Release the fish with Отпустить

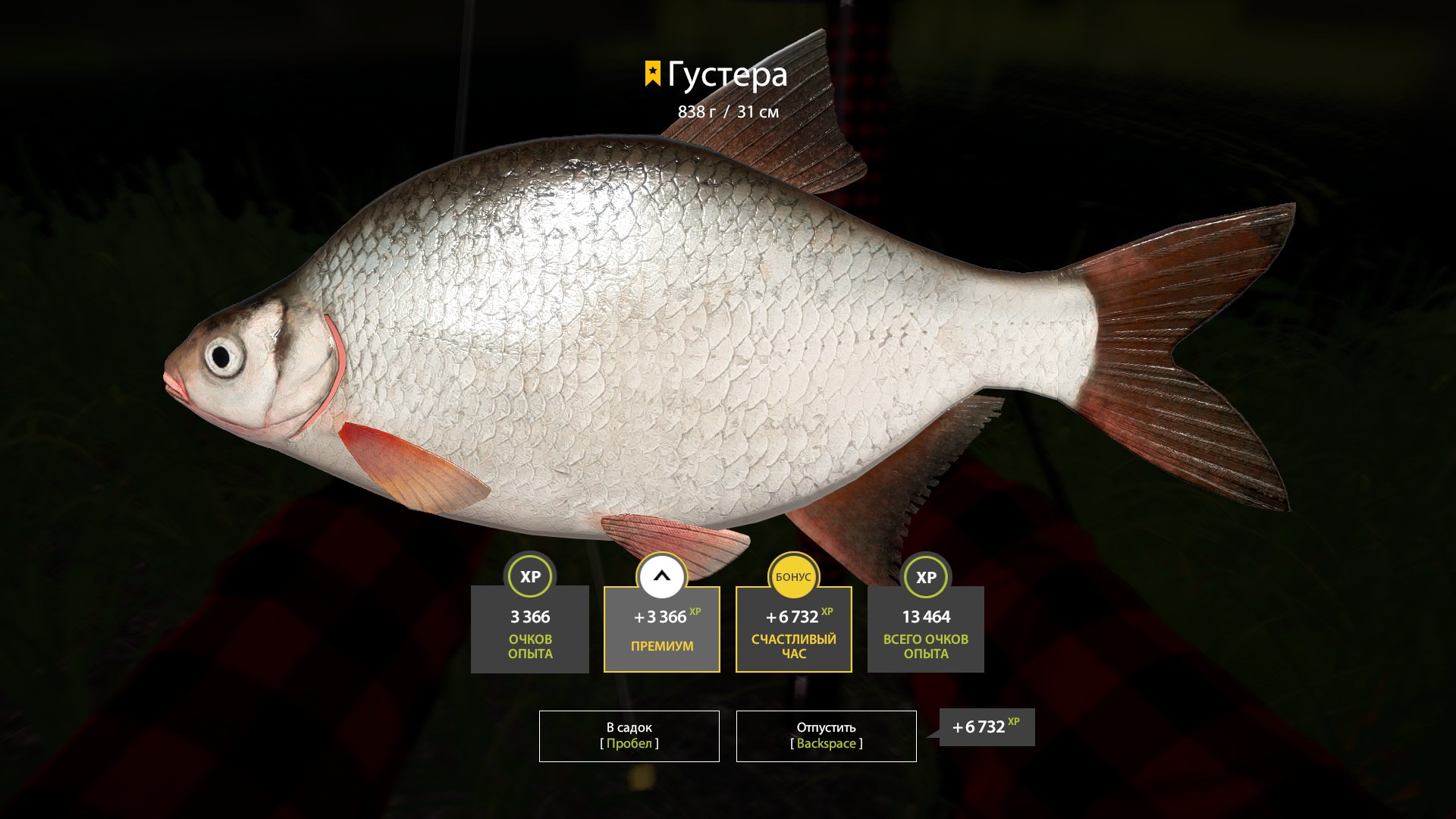click(826, 736)
